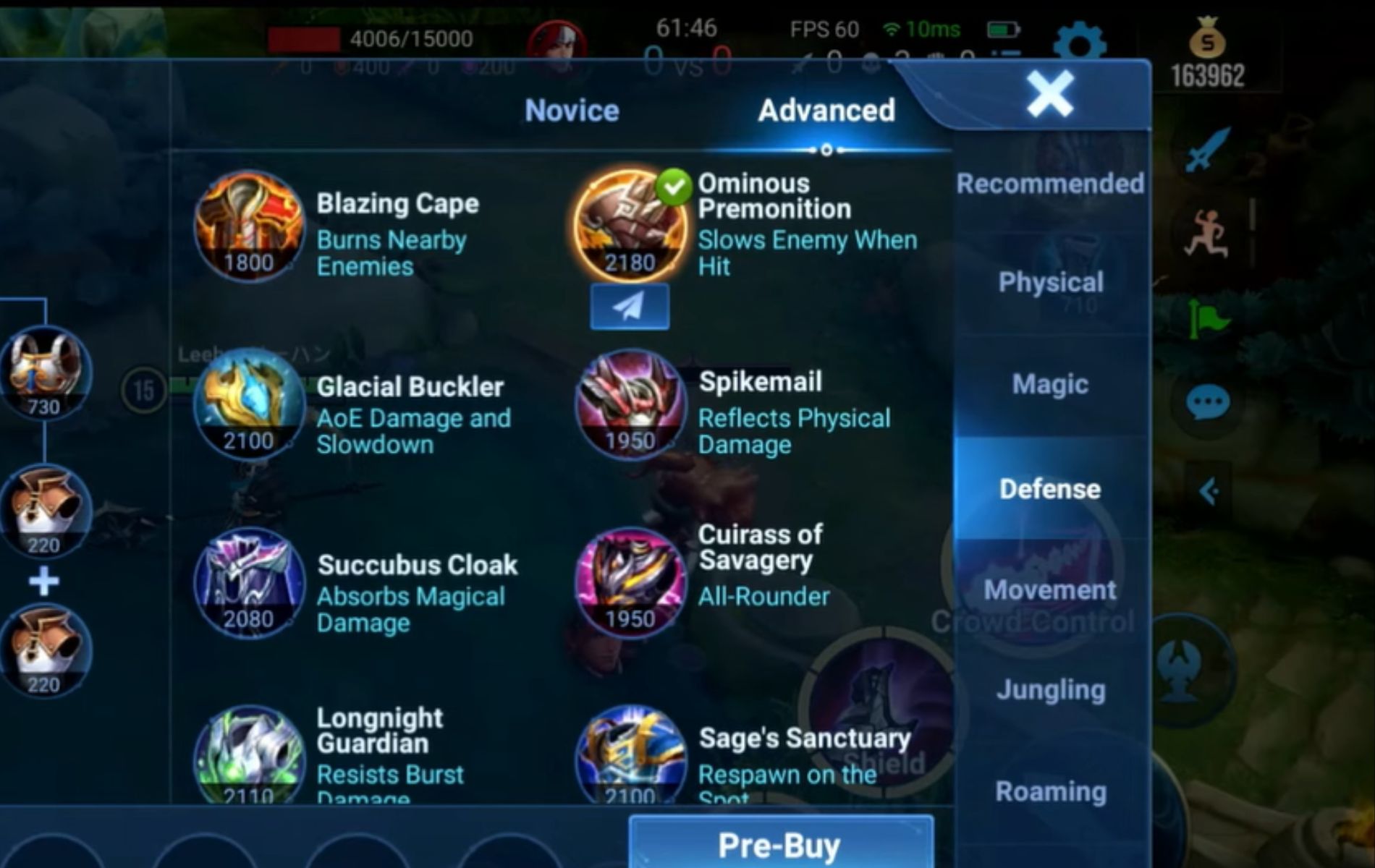Screen dimensions: 1375x868
Task: Open the Jungling item category
Action: tap(1049, 689)
